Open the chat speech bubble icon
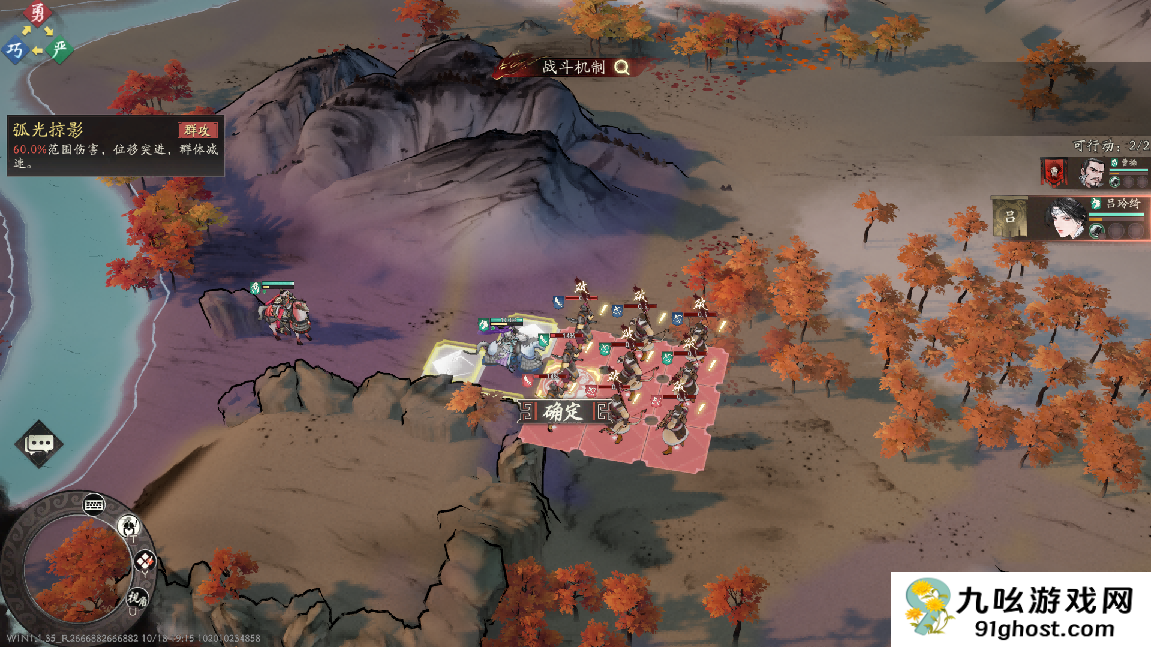1151x647 pixels. point(39,443)
